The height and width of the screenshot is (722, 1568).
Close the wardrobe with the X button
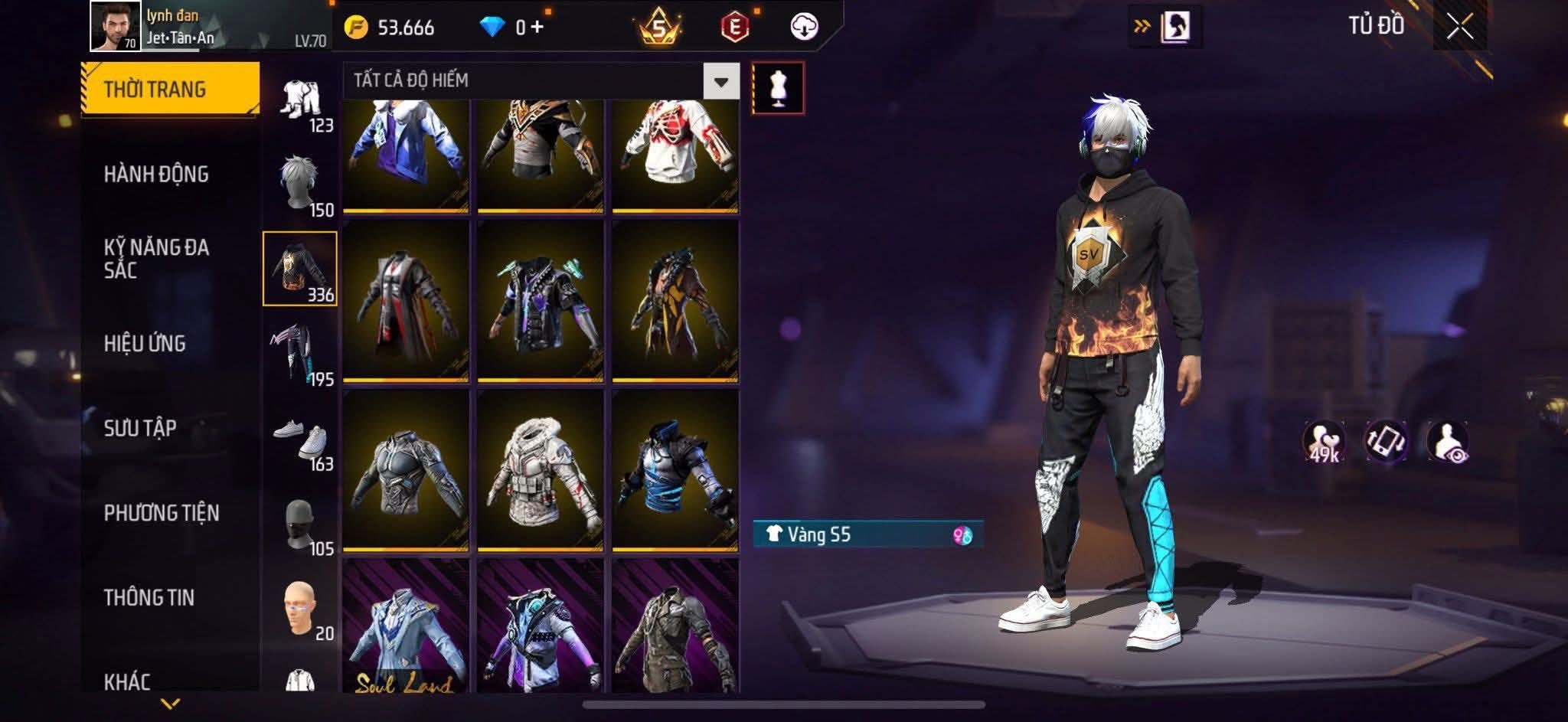tap(1459, 27)
